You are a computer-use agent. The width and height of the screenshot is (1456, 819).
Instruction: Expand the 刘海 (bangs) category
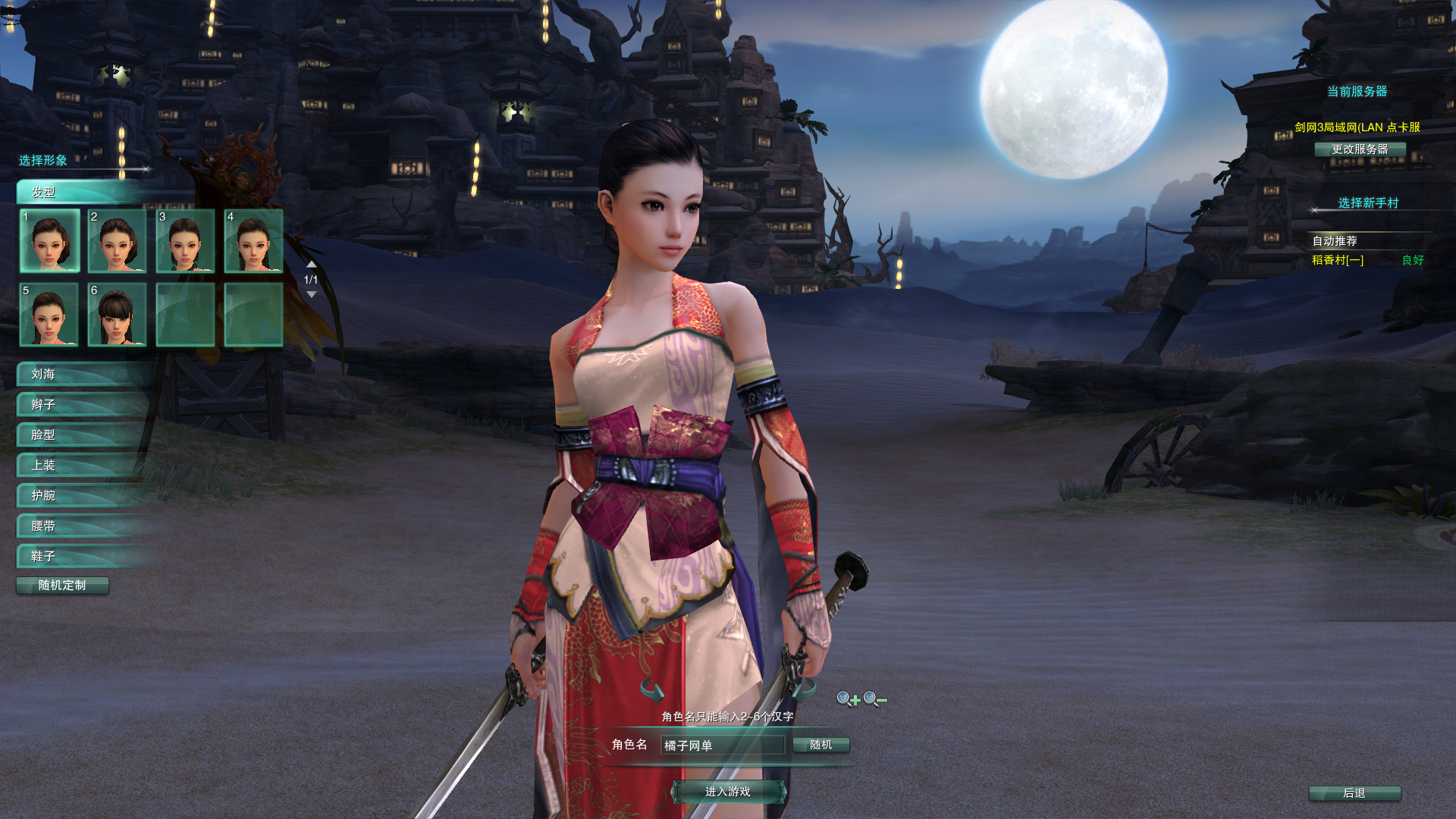pyautogui.click(x=83, y=375)
